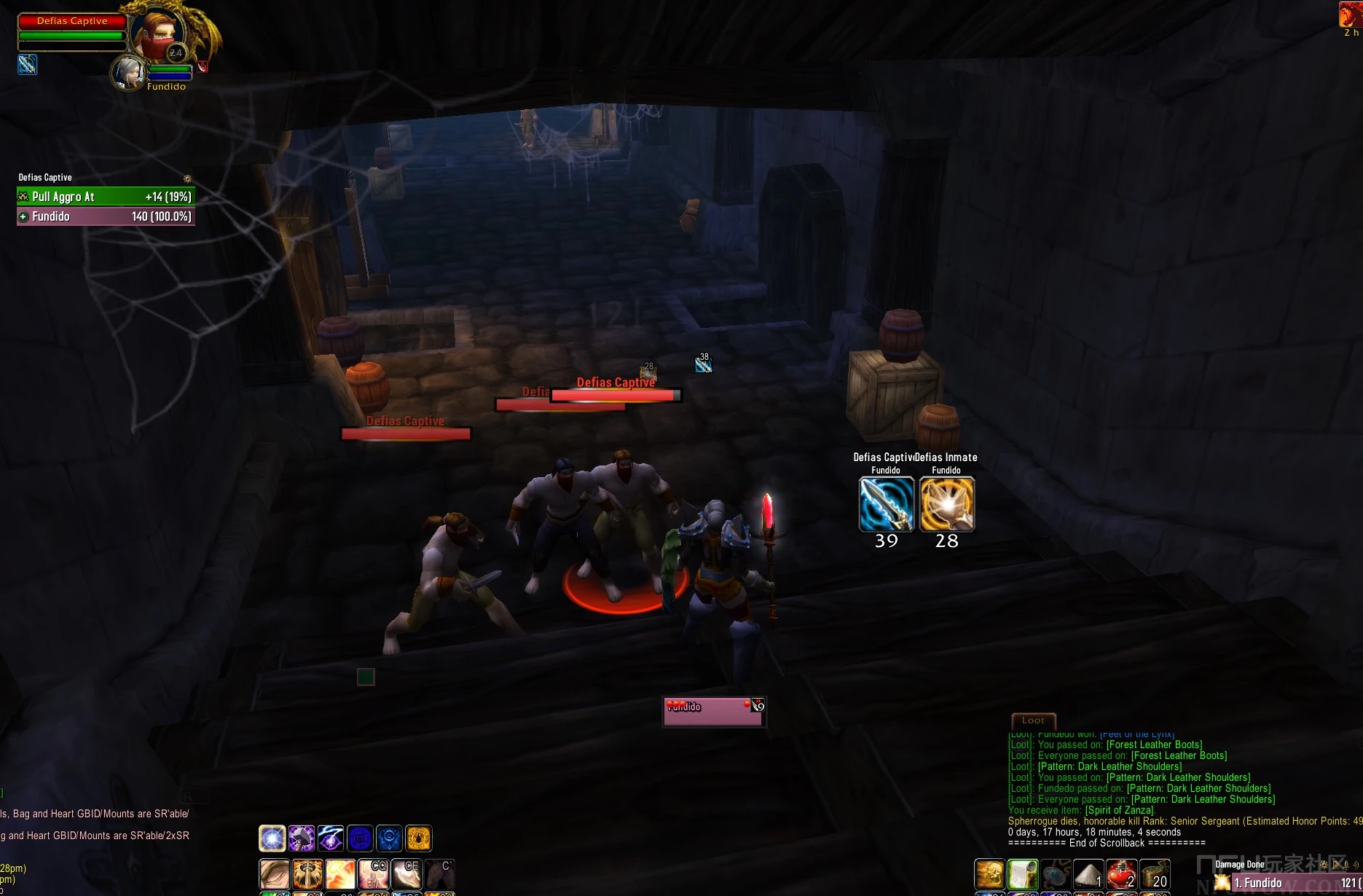1363x896 pixels.
Task: Select Fundido's target-of-target portrait
Action: (128, 73)
